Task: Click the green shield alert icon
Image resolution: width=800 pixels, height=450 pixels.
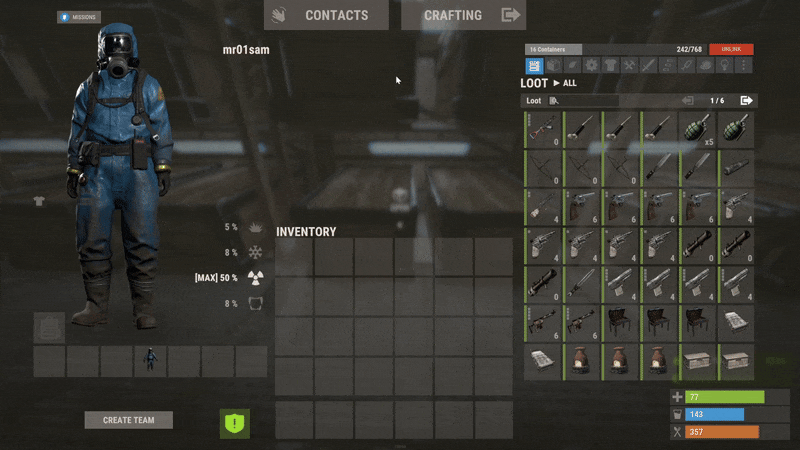Action: [x=235, y=423]
